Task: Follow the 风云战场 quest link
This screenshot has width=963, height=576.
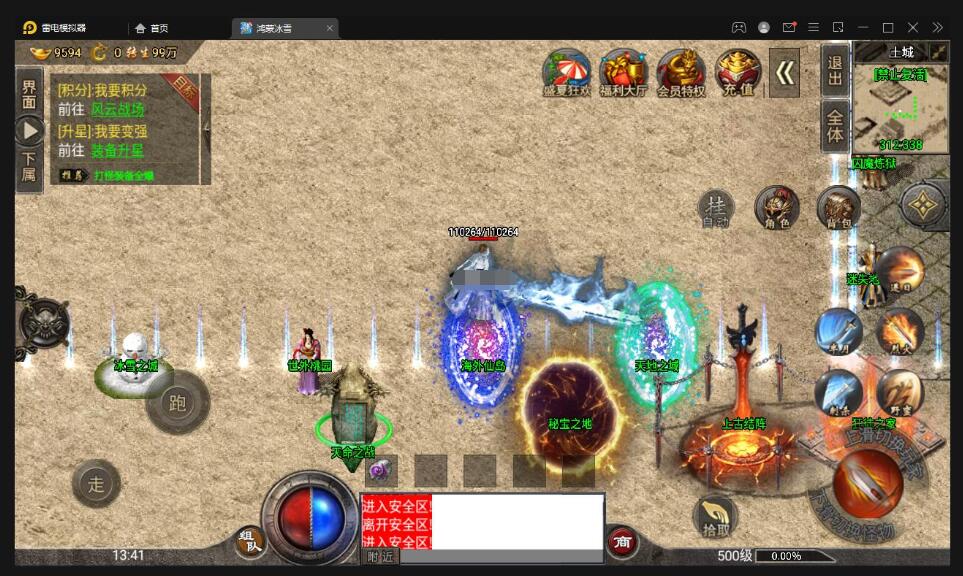Action: (x=118, y=109)
